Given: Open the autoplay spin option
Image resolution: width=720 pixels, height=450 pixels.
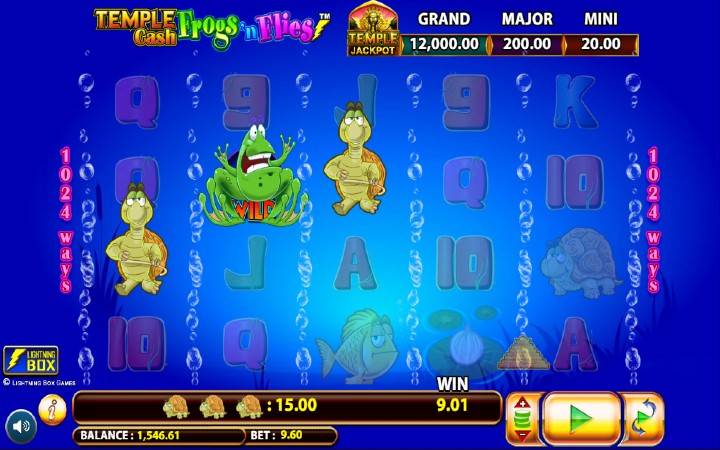Looking at the screenshot, I should point(644,418).
